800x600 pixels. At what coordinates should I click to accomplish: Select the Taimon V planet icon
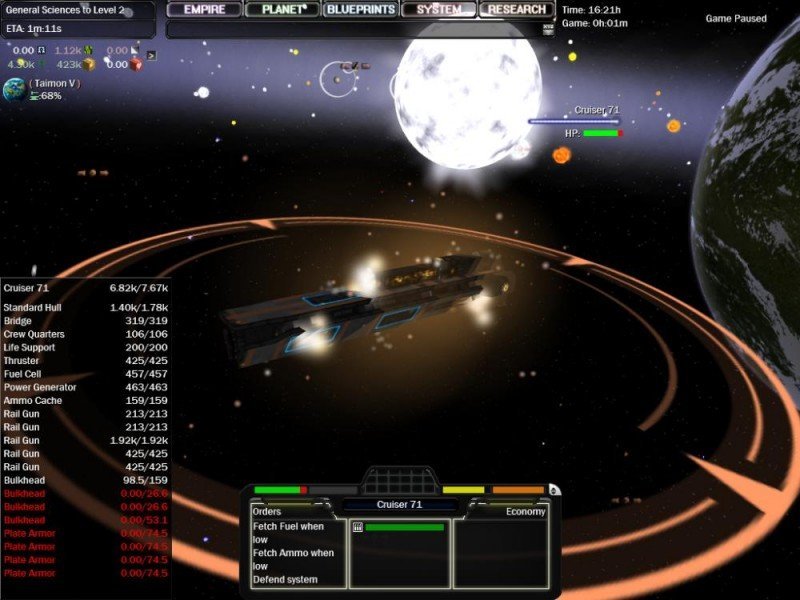(15, 89)
